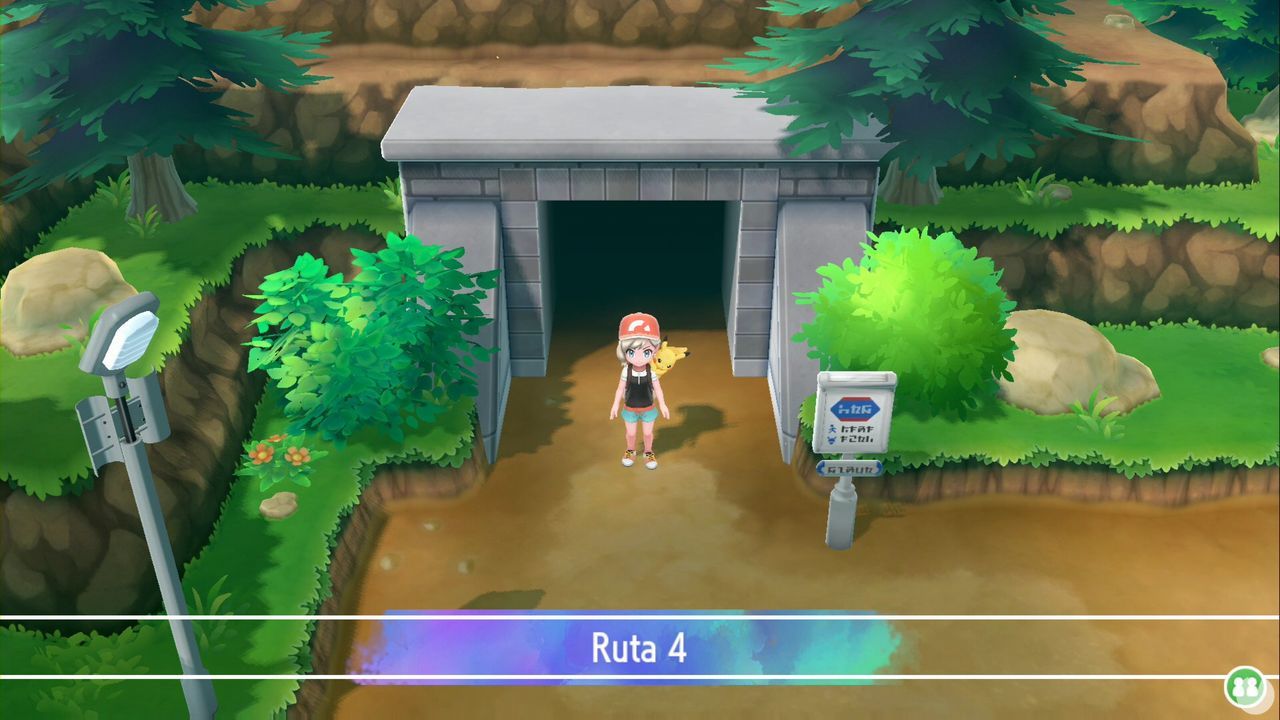Click the small arrow label below the signpost

849,468
